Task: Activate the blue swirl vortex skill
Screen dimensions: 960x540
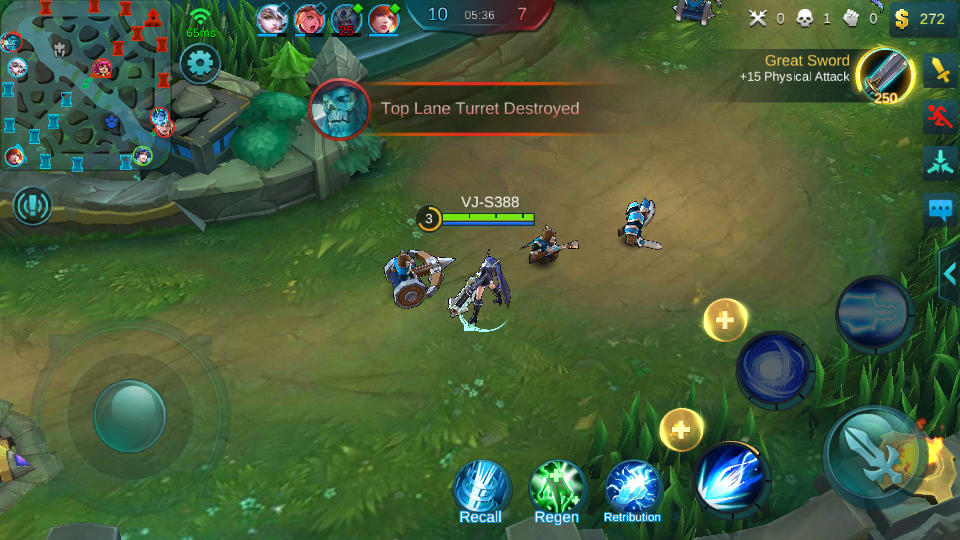Action: tap(774, 369)
